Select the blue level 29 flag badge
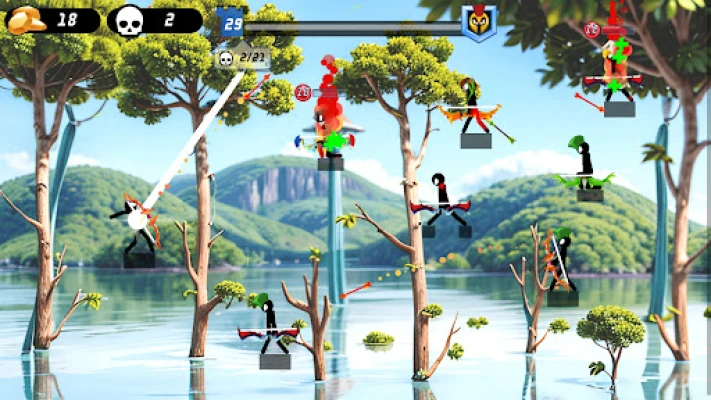Viewport: 711px width, 400px height. tap(232, 21)
